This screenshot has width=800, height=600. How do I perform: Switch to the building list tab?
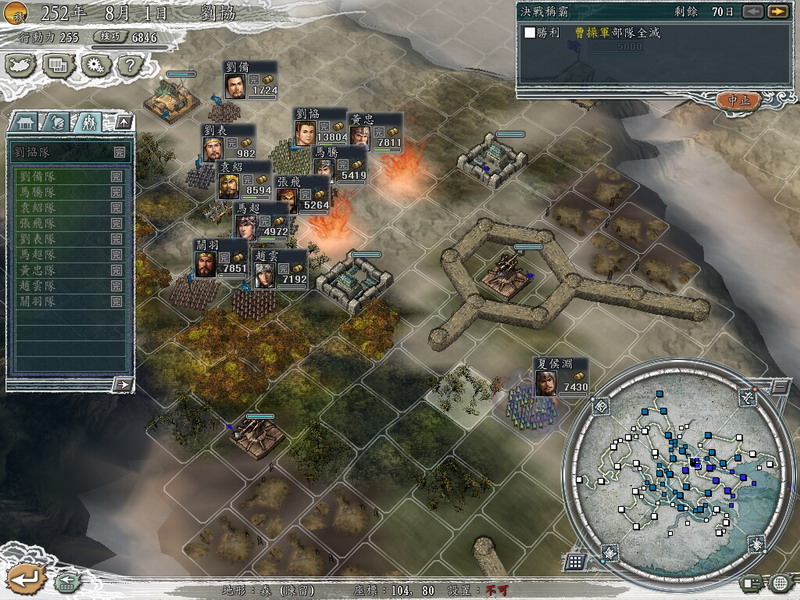26,122
